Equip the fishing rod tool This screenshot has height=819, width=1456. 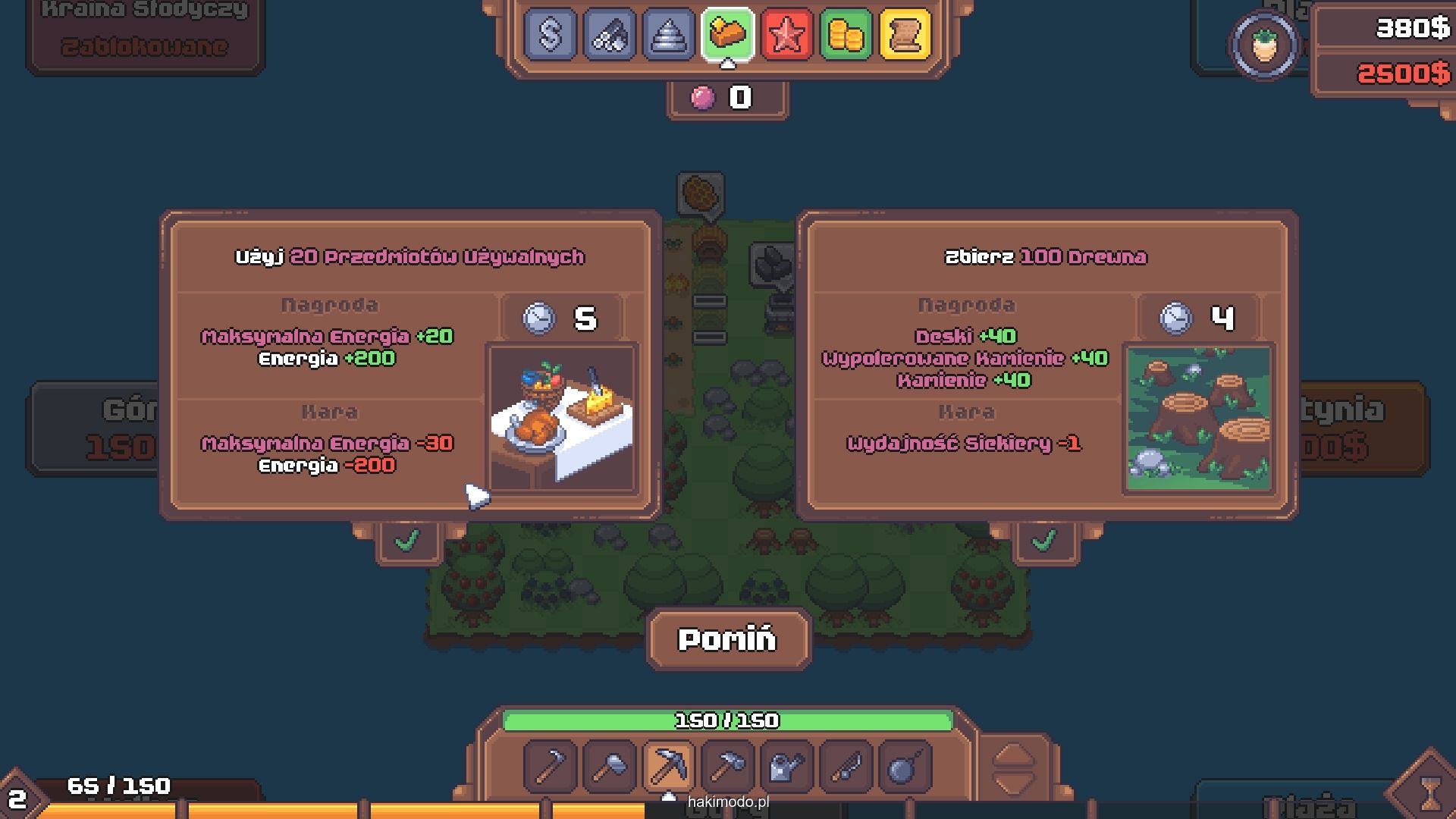click(x=846, y=767)
